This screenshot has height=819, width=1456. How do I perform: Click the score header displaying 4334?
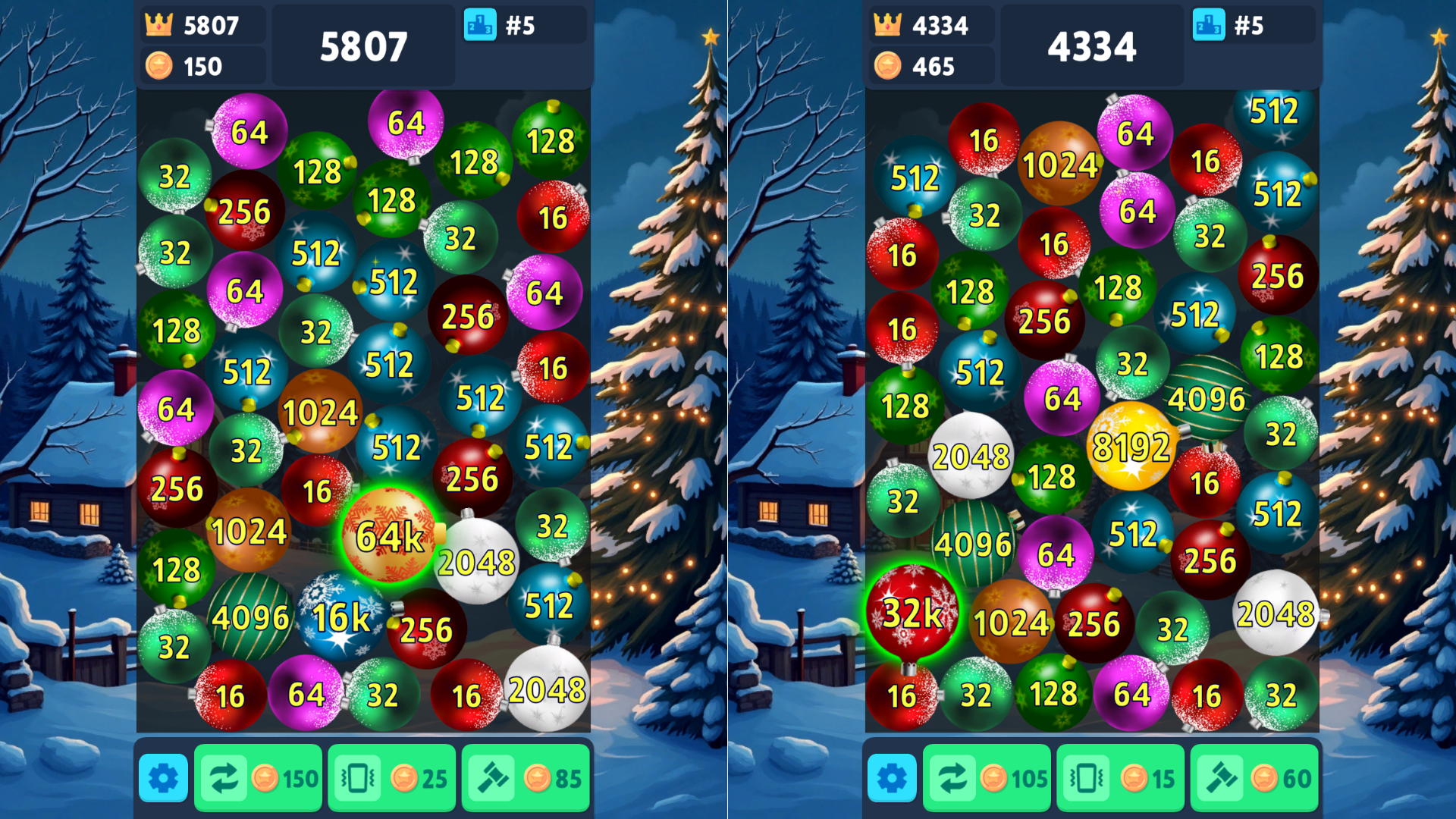[1092, 45]
